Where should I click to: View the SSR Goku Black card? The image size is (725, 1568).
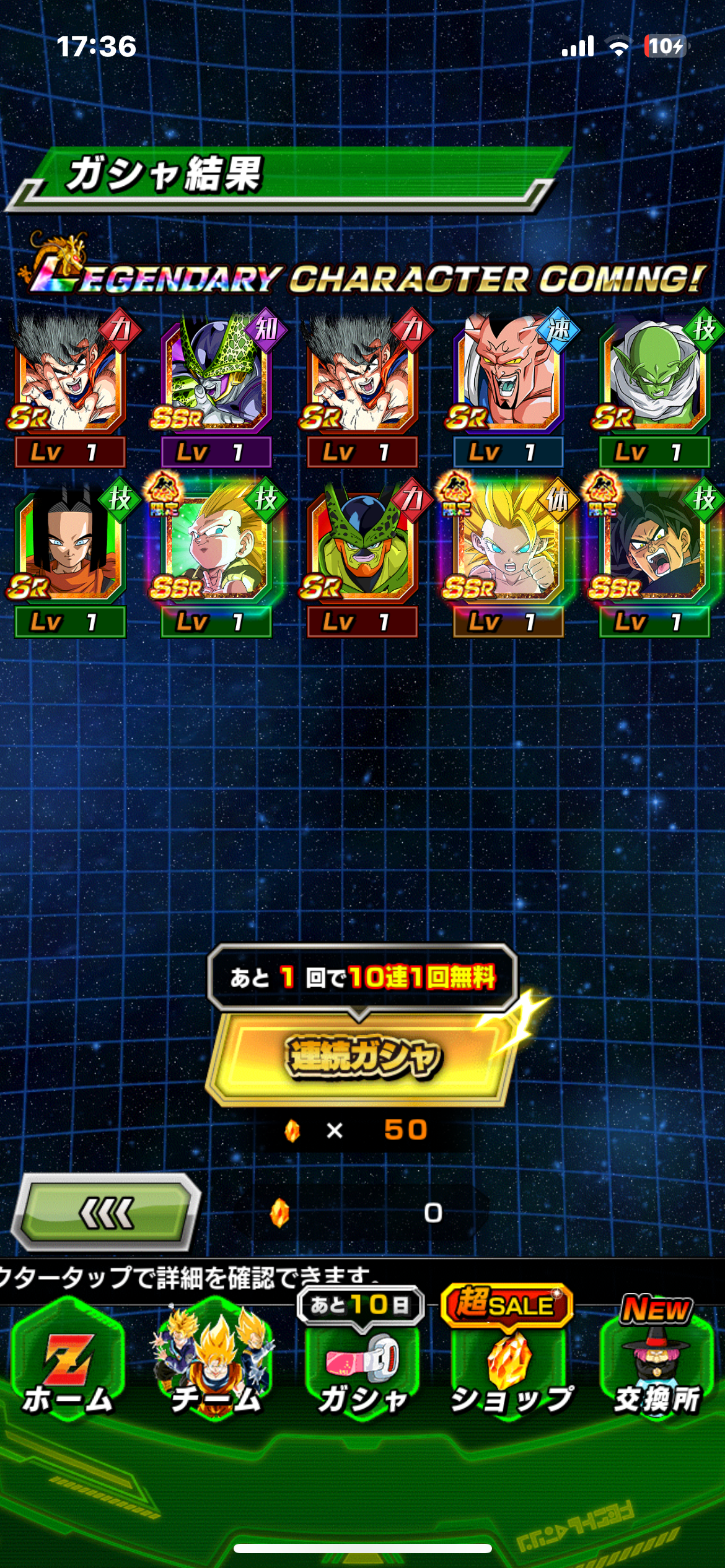654,547
